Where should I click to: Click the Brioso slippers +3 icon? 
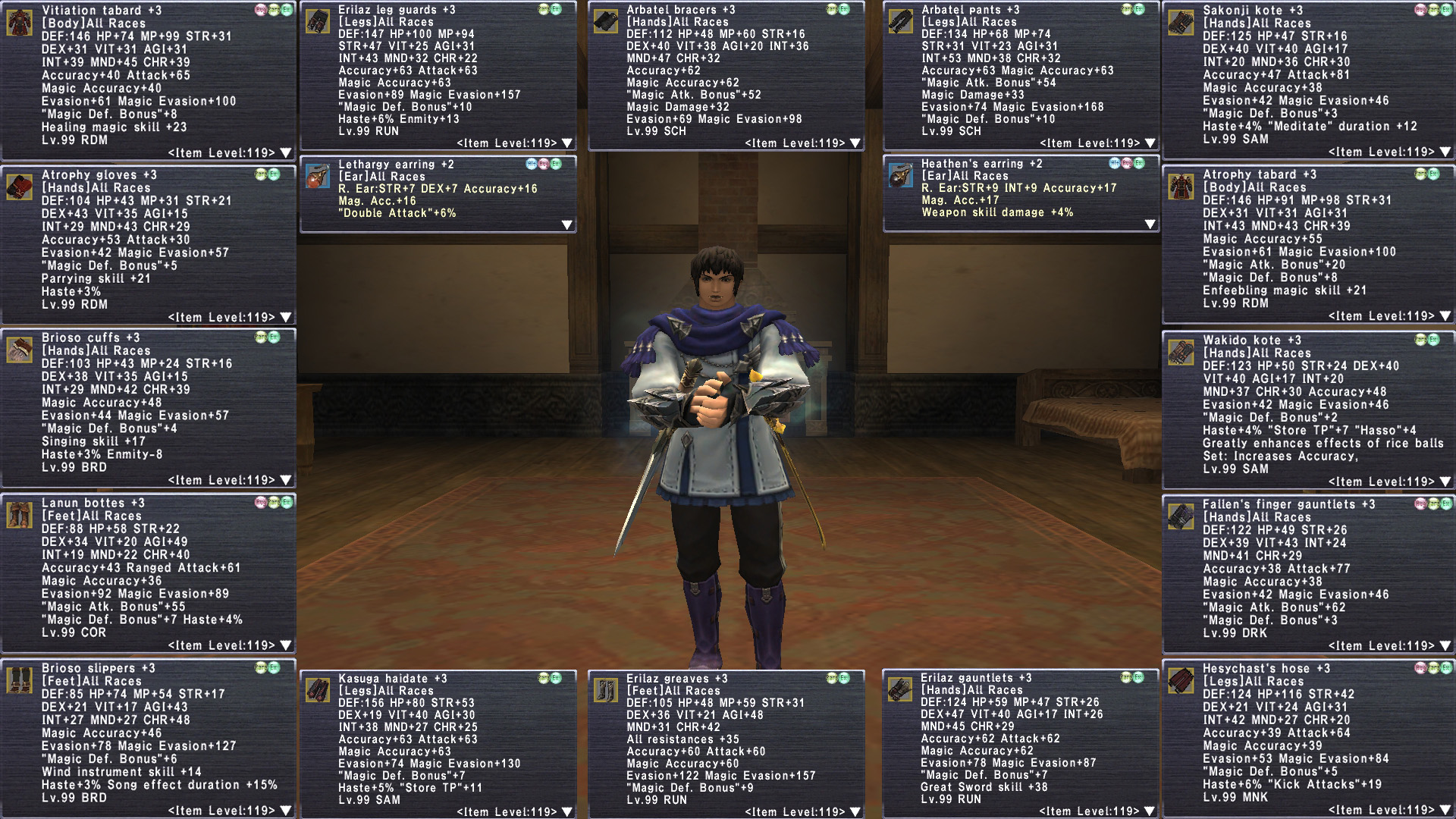pyautogui.click(x=19, y=680)
